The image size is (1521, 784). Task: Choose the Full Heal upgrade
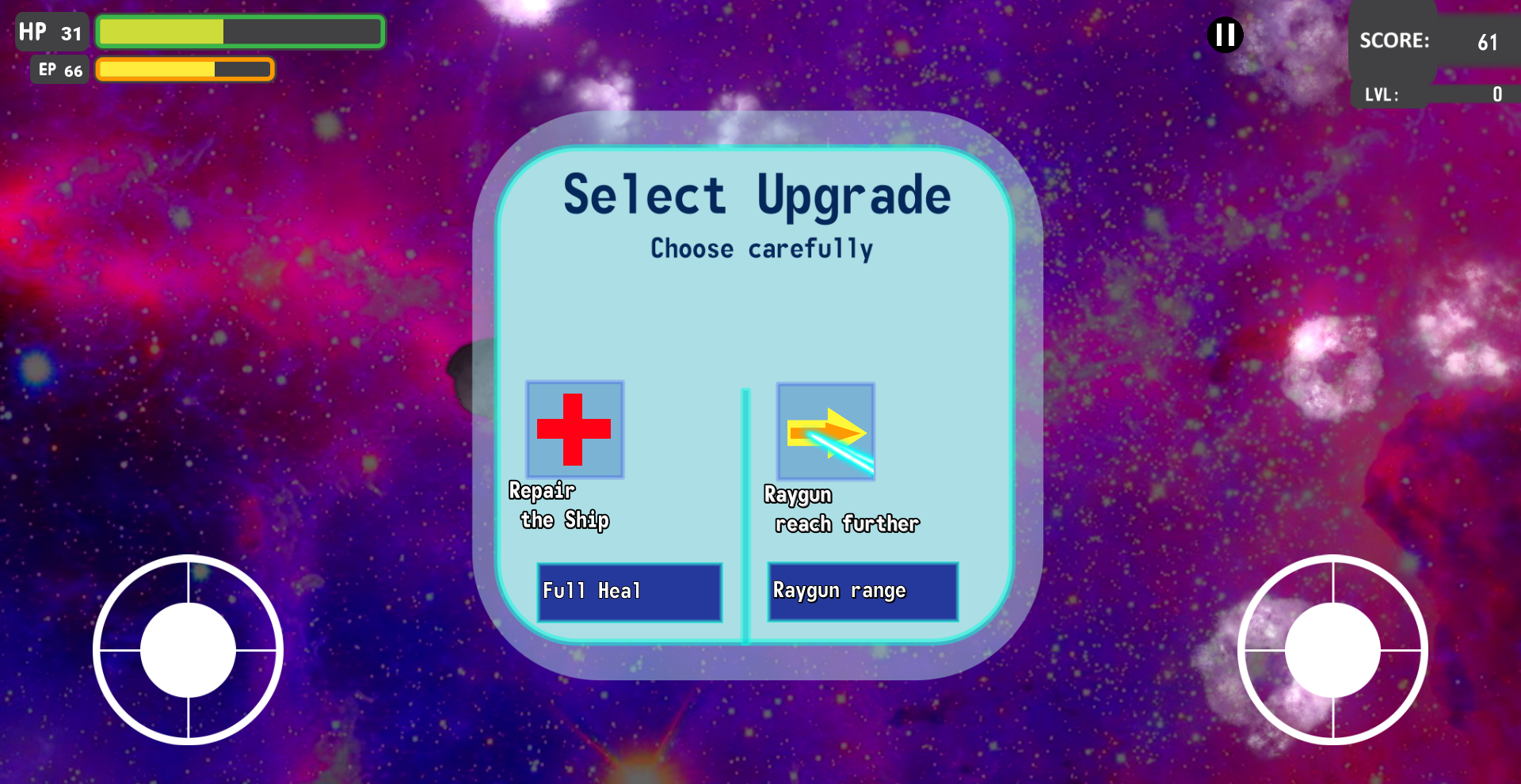629,592
